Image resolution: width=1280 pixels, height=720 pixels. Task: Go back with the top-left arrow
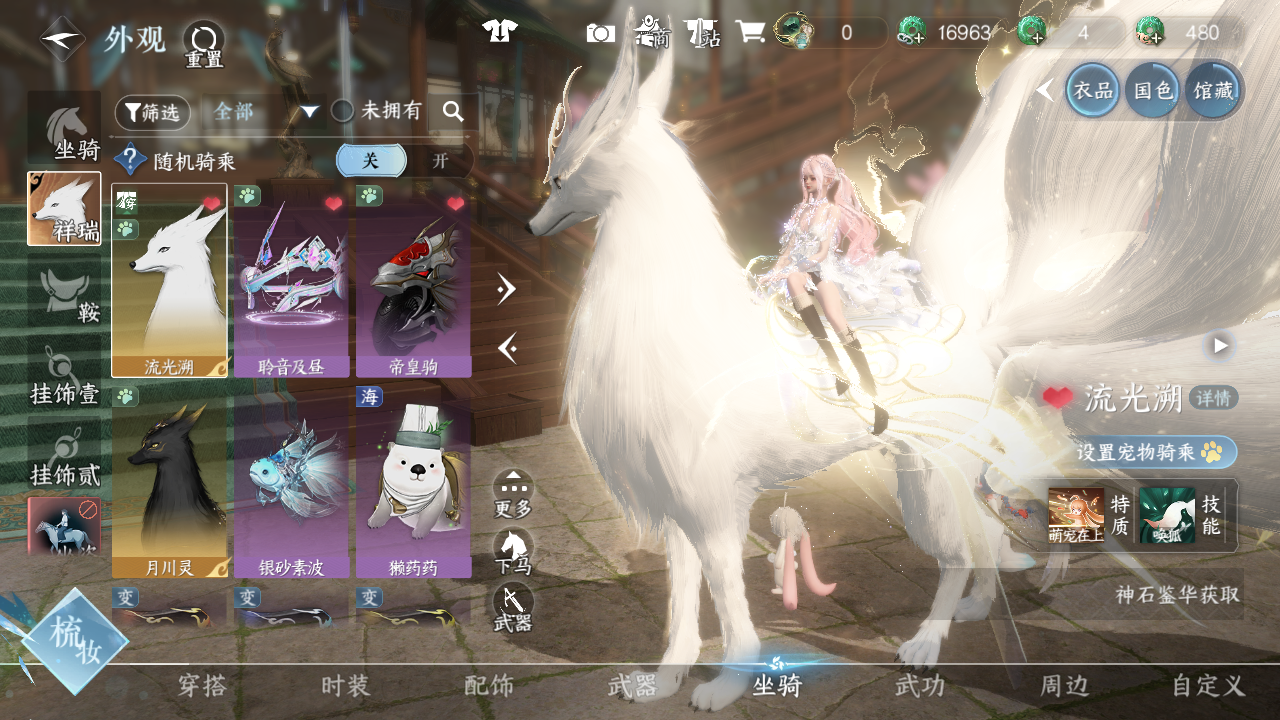[62, 40]
